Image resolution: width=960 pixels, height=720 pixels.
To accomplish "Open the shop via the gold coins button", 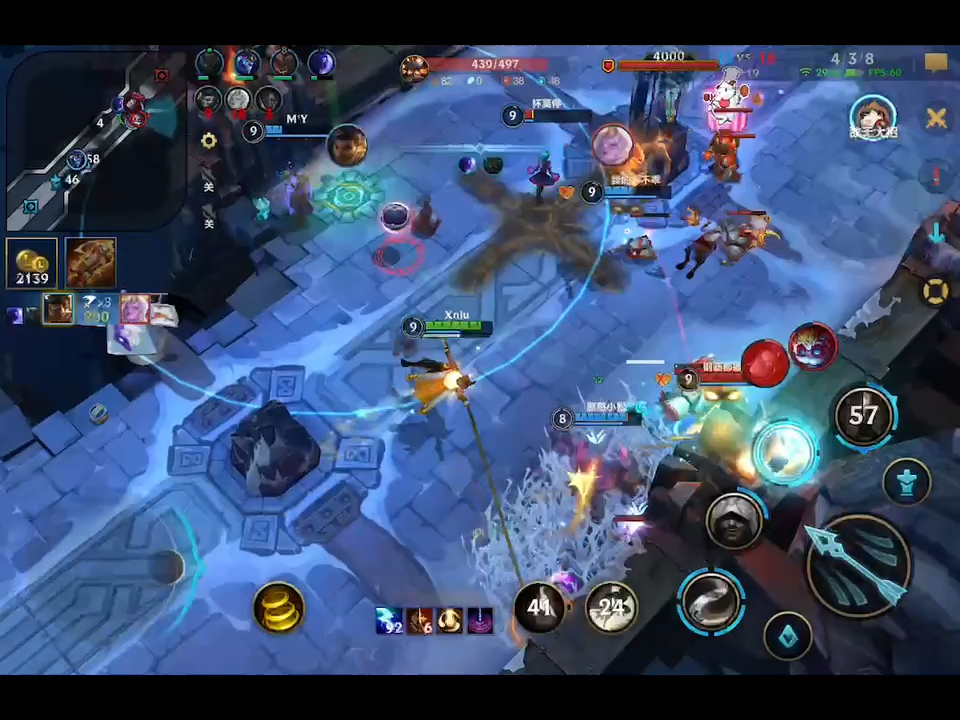I will coord(31,263).
